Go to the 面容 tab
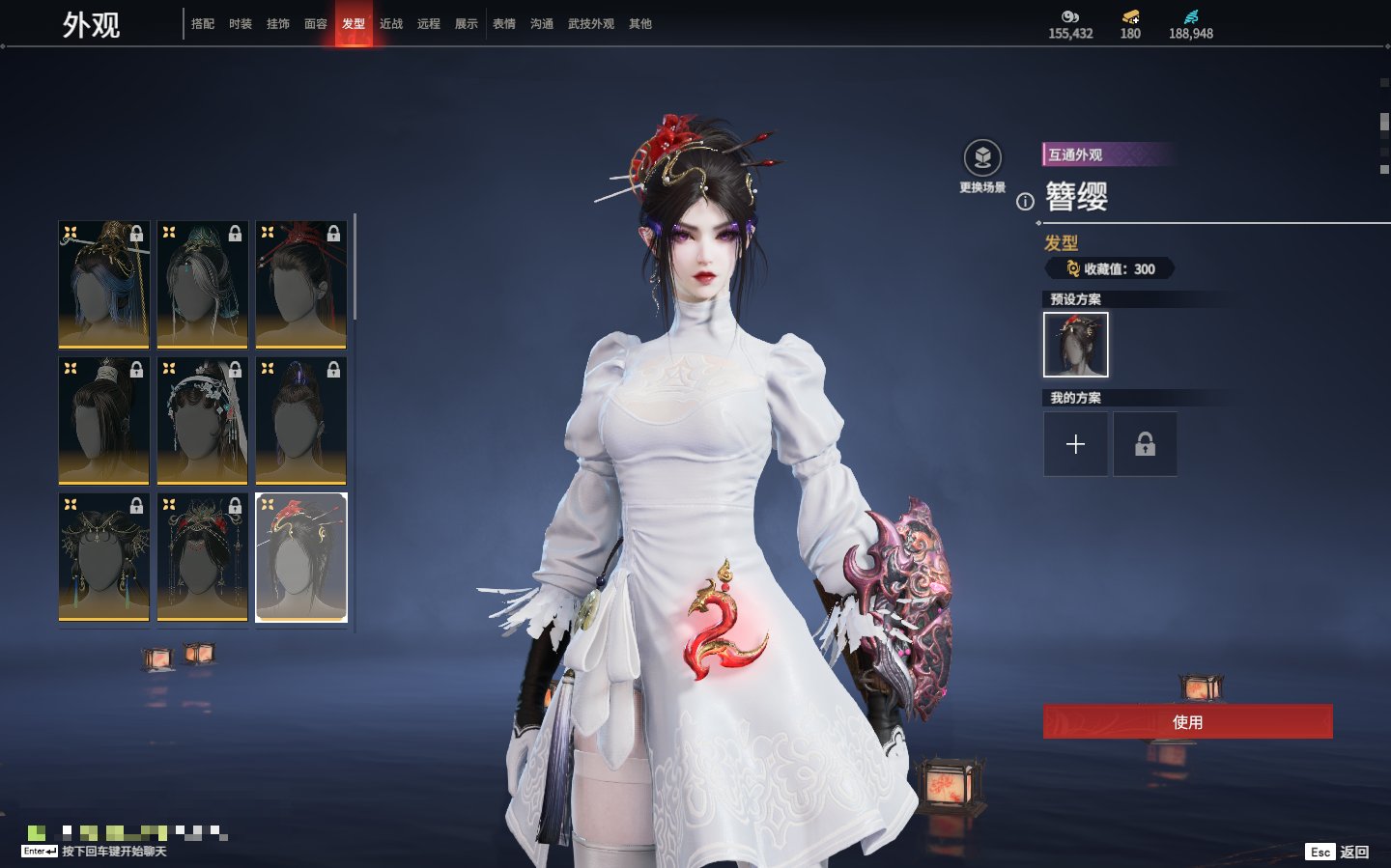The image size is (1391, 868). [x=316, y=24]
